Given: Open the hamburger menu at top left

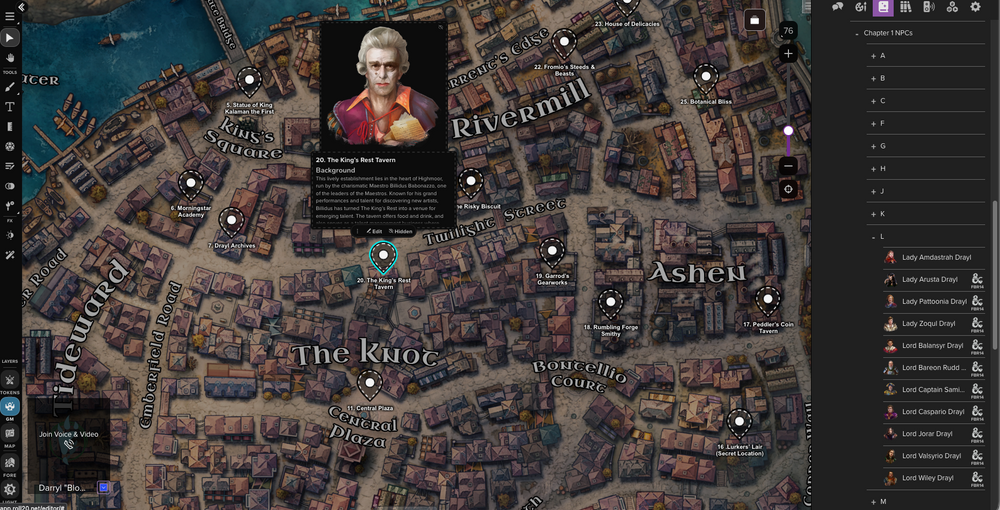Looking at the screenshot, I should (x=10, y=16).
